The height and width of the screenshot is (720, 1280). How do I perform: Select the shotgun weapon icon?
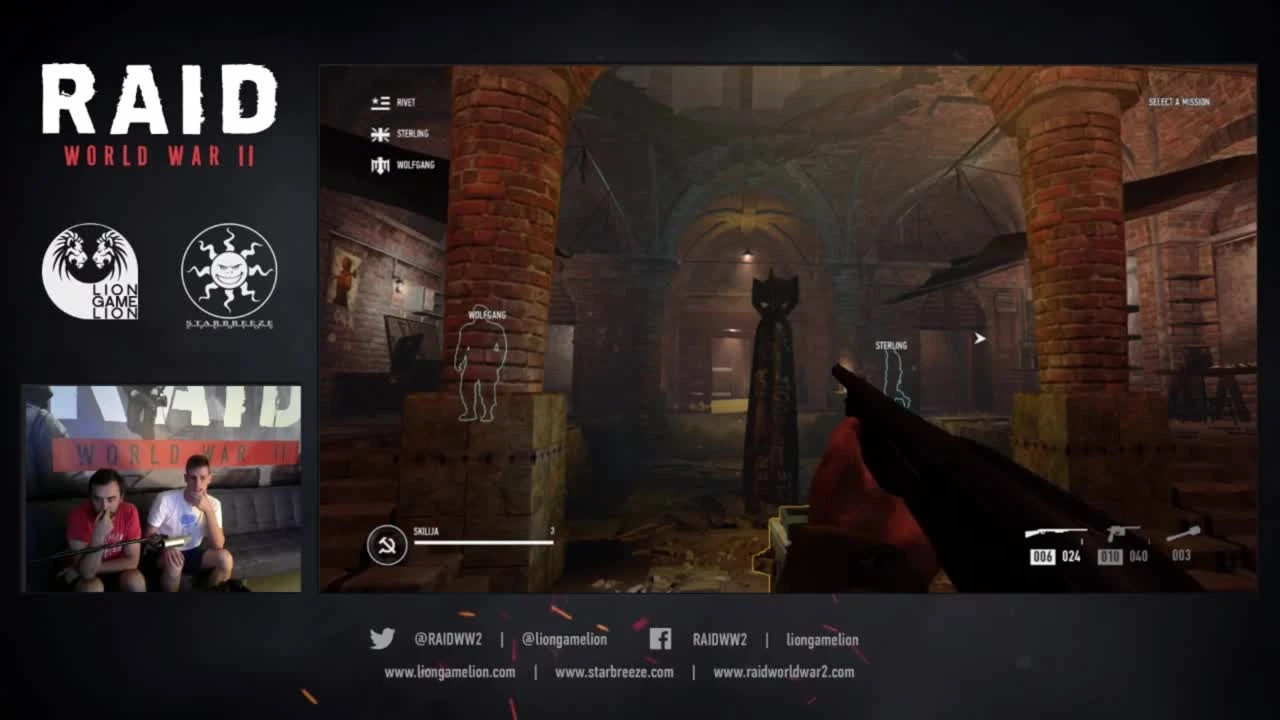[1057, 530]
